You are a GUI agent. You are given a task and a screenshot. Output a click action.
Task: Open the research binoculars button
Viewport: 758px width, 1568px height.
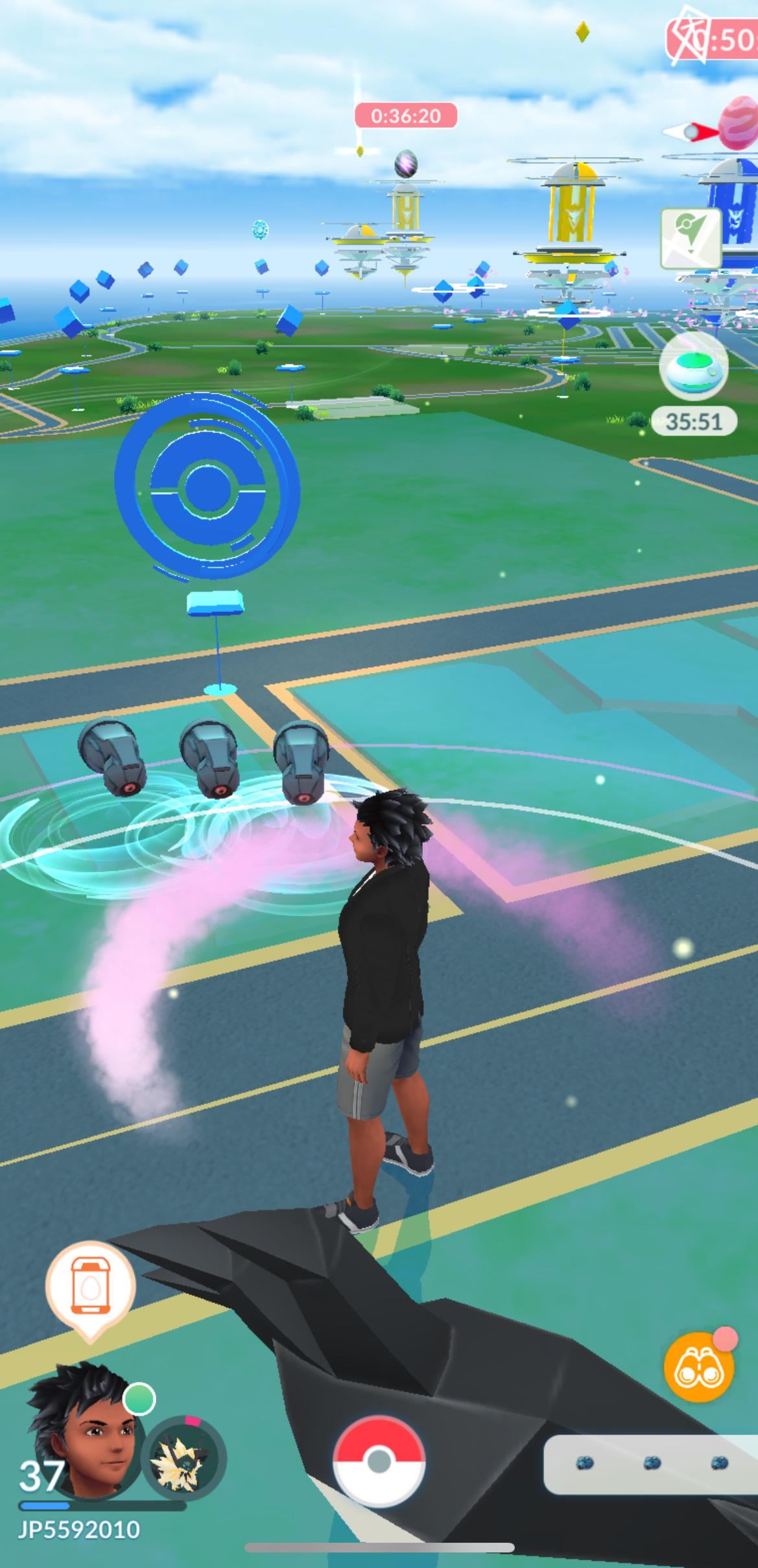[699, 1366]
